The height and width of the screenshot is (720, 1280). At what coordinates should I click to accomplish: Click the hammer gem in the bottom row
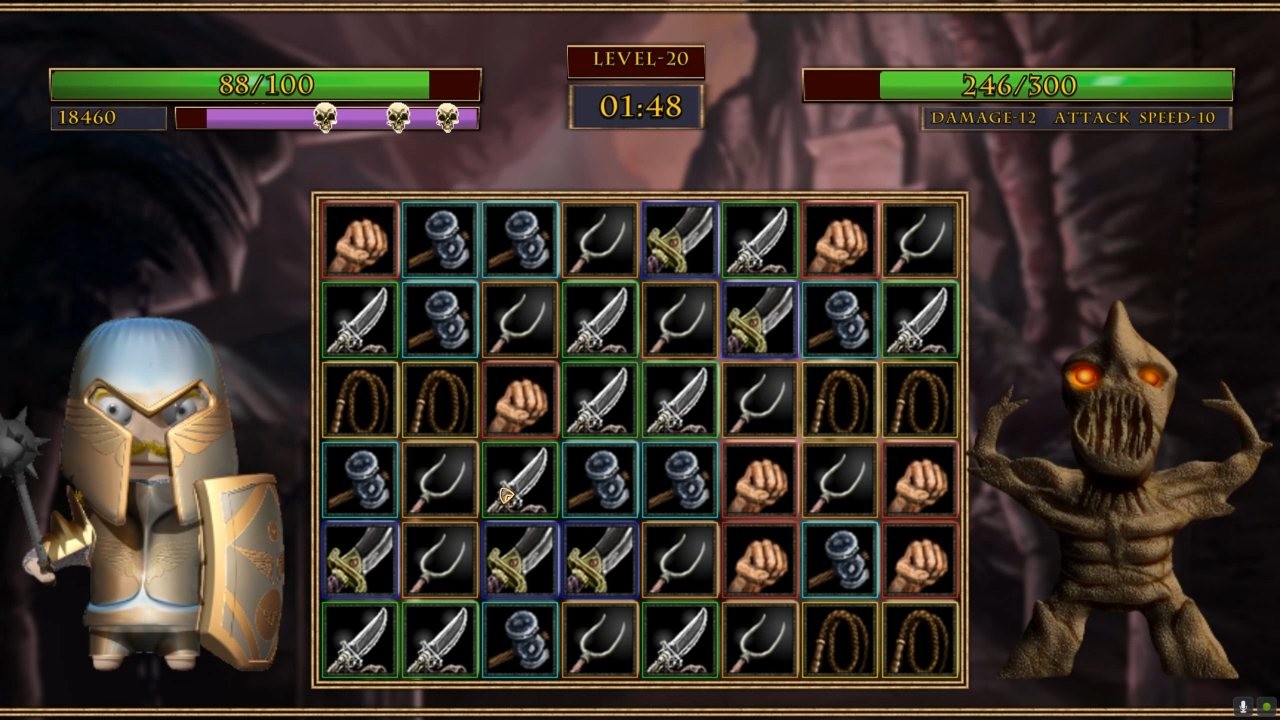click(520, 640)
